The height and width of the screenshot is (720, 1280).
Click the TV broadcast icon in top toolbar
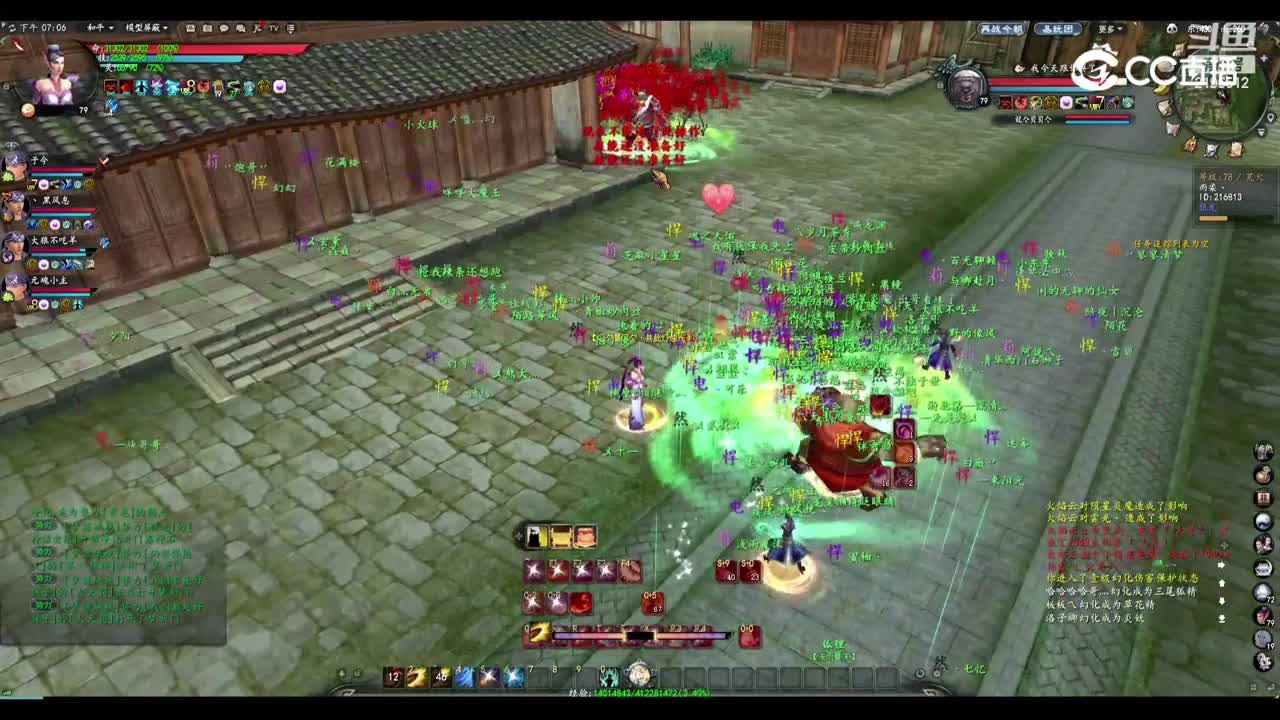(x=272, y=28)
